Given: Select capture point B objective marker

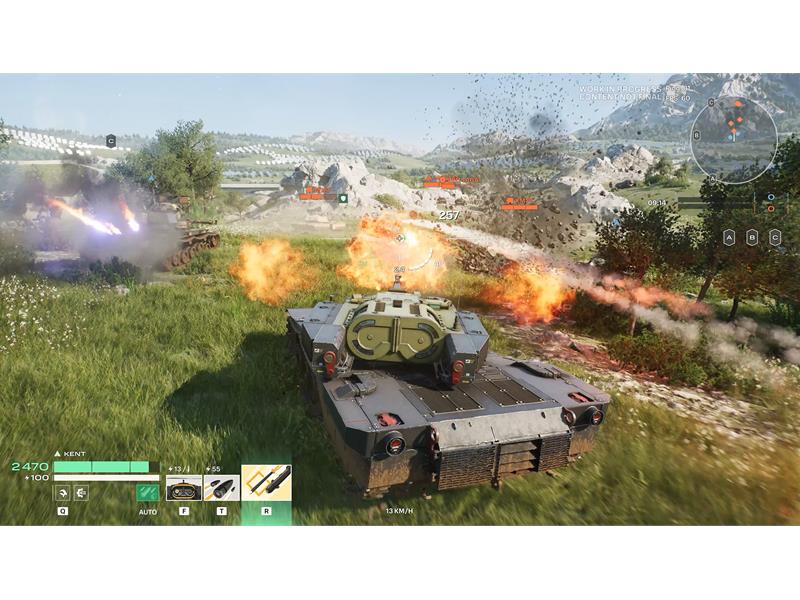Looking at the screenshot, I should (752, 237).
